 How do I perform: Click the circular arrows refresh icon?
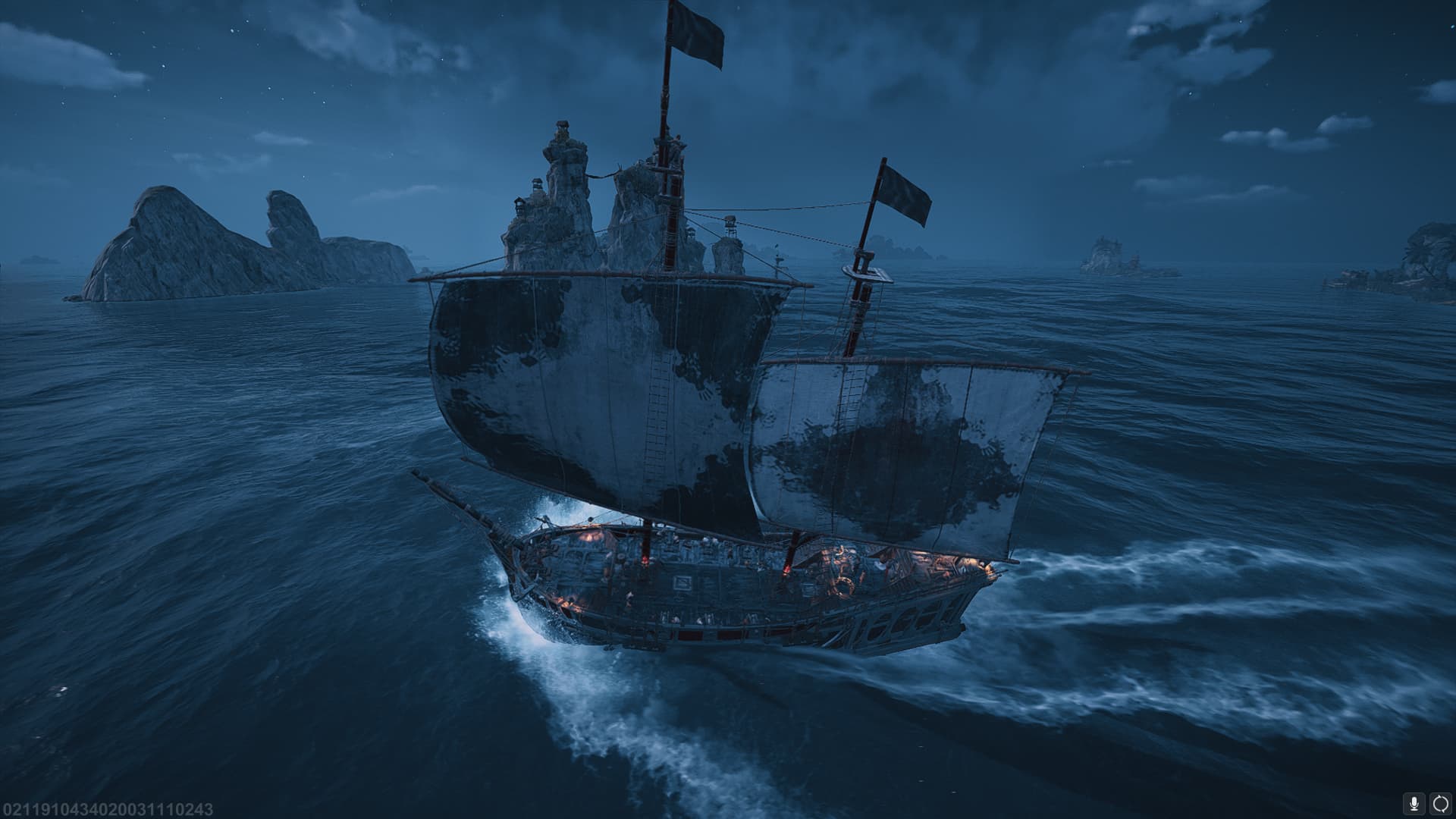pos(1440,802)
